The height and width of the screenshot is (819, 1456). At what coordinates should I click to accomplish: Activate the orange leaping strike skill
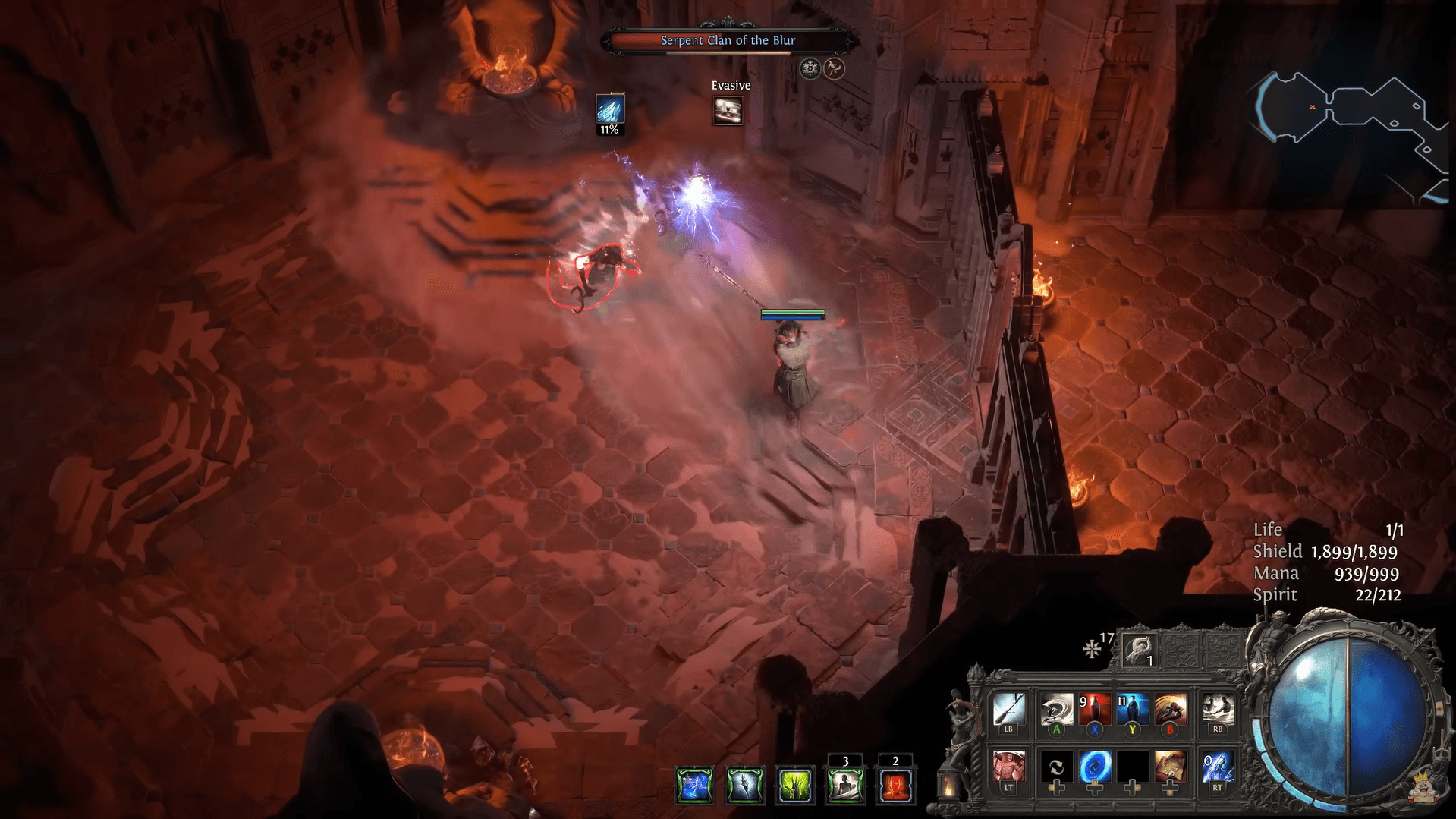point(1170,710)
